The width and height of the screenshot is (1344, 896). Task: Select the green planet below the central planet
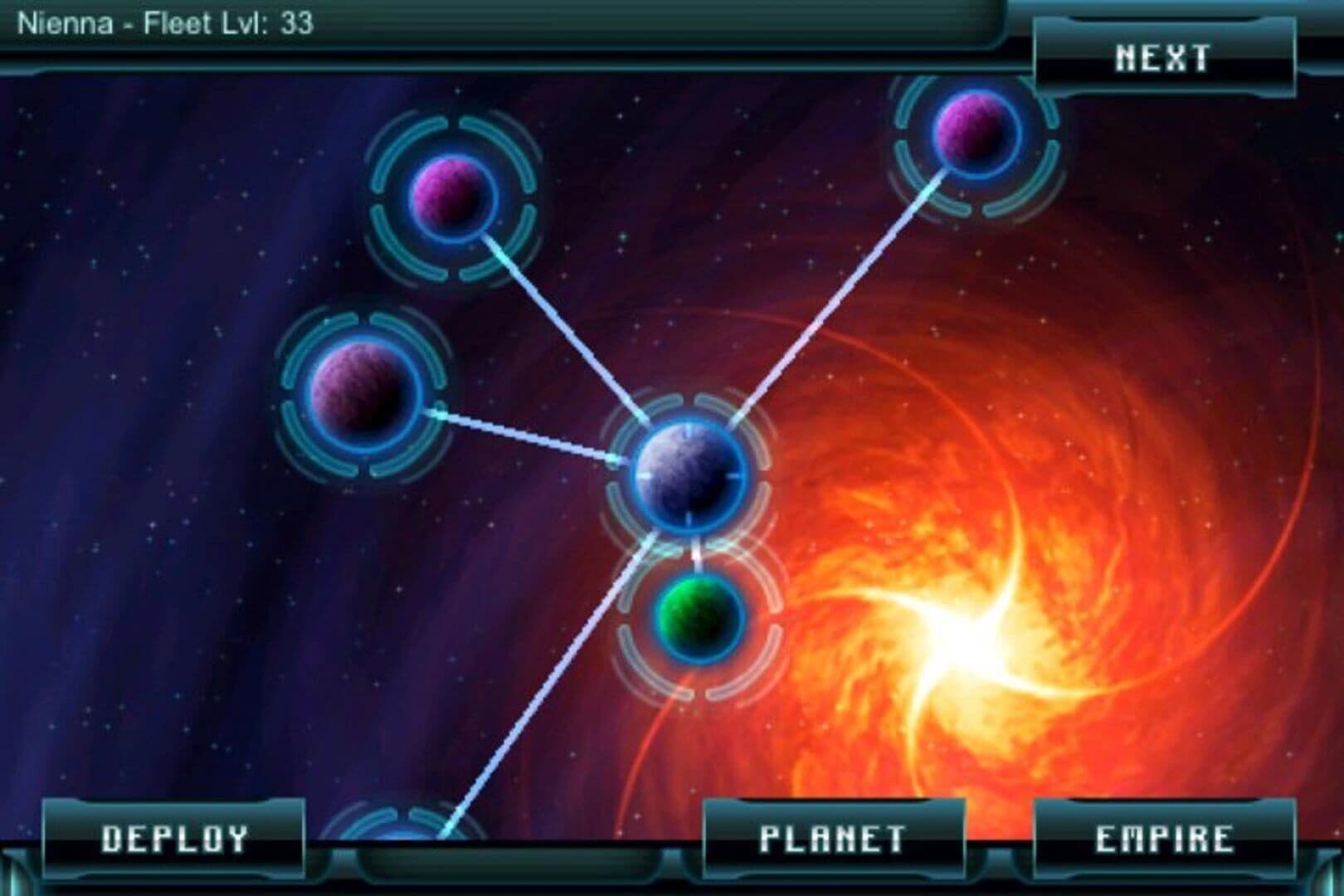pyautogui.click(x=695, y=621)
